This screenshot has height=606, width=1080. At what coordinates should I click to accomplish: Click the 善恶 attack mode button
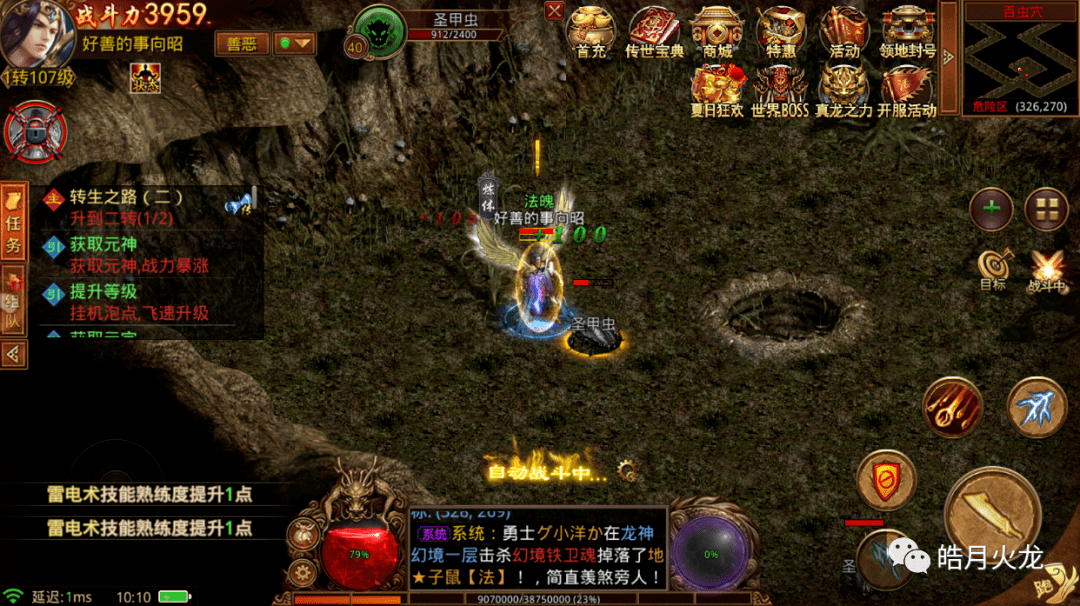pyautogui.click(x=242, y=43)
